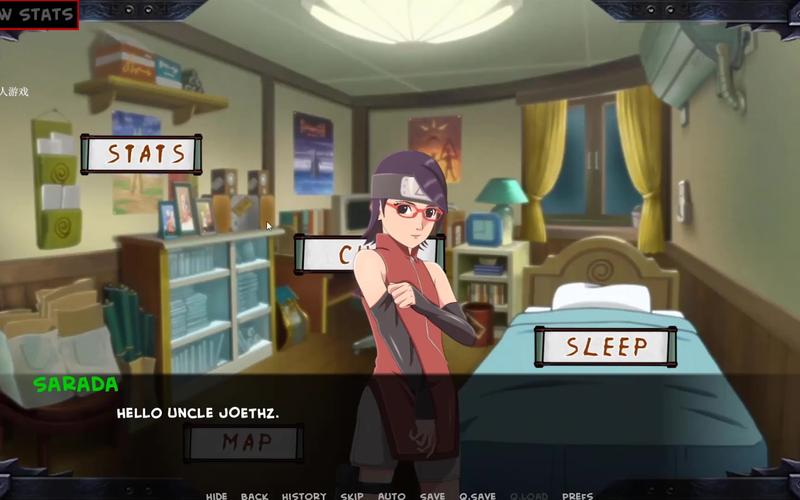Open the dialogue History
The height and width of the screenshot is (500, 800).
(x=304, y=495)
